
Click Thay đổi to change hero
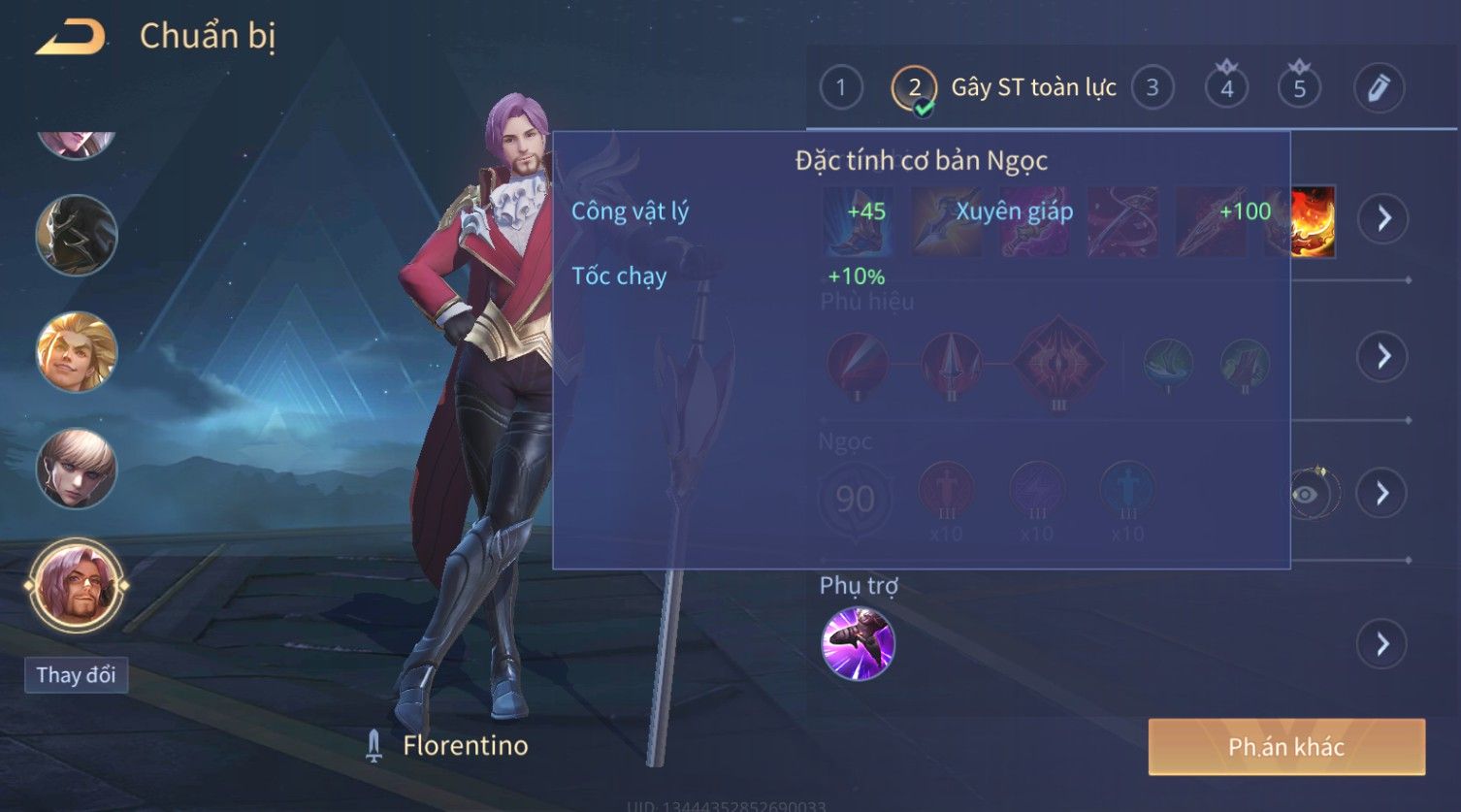[76, 675]
